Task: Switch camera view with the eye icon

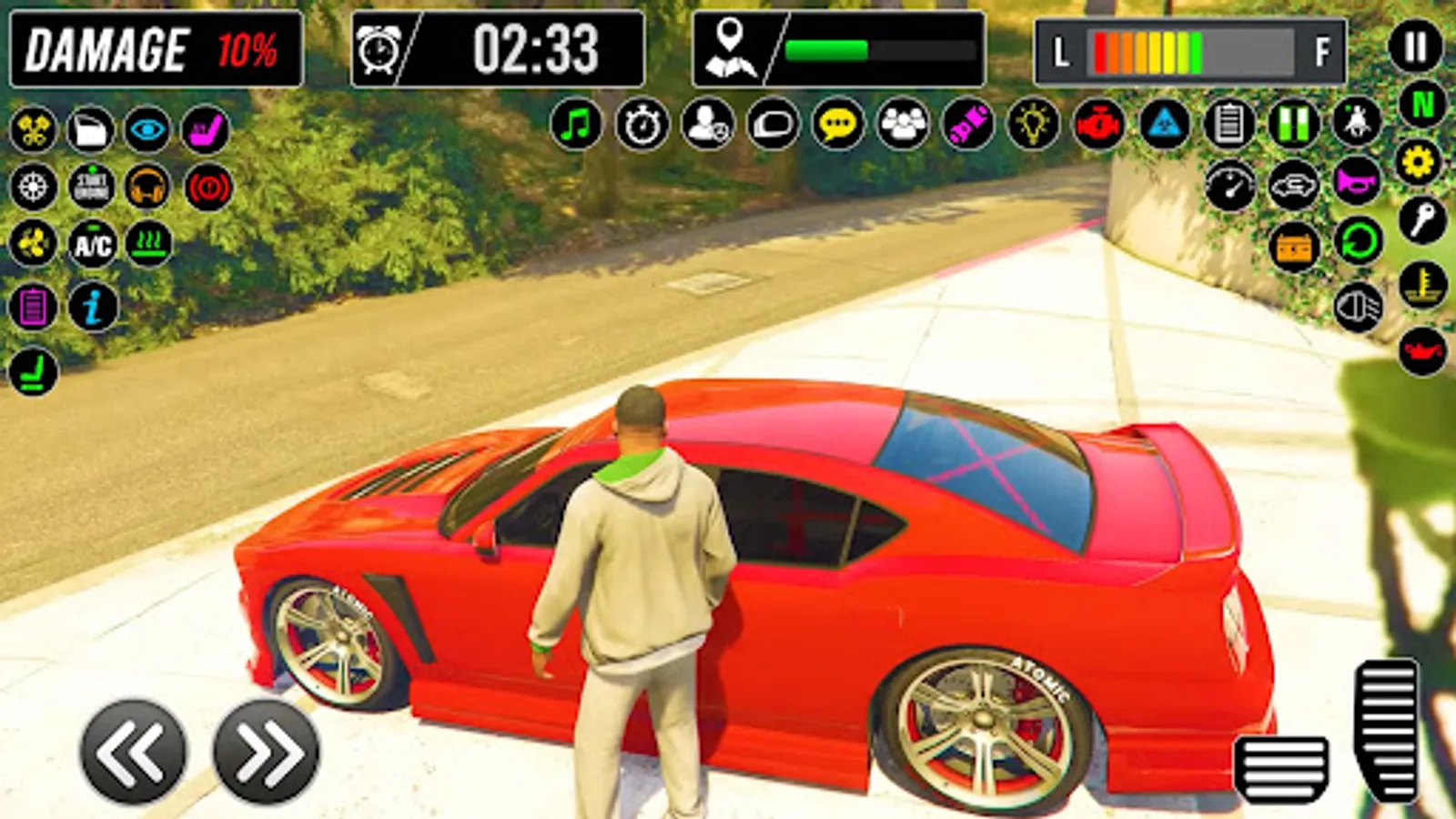Action: (x=147, y=128)
